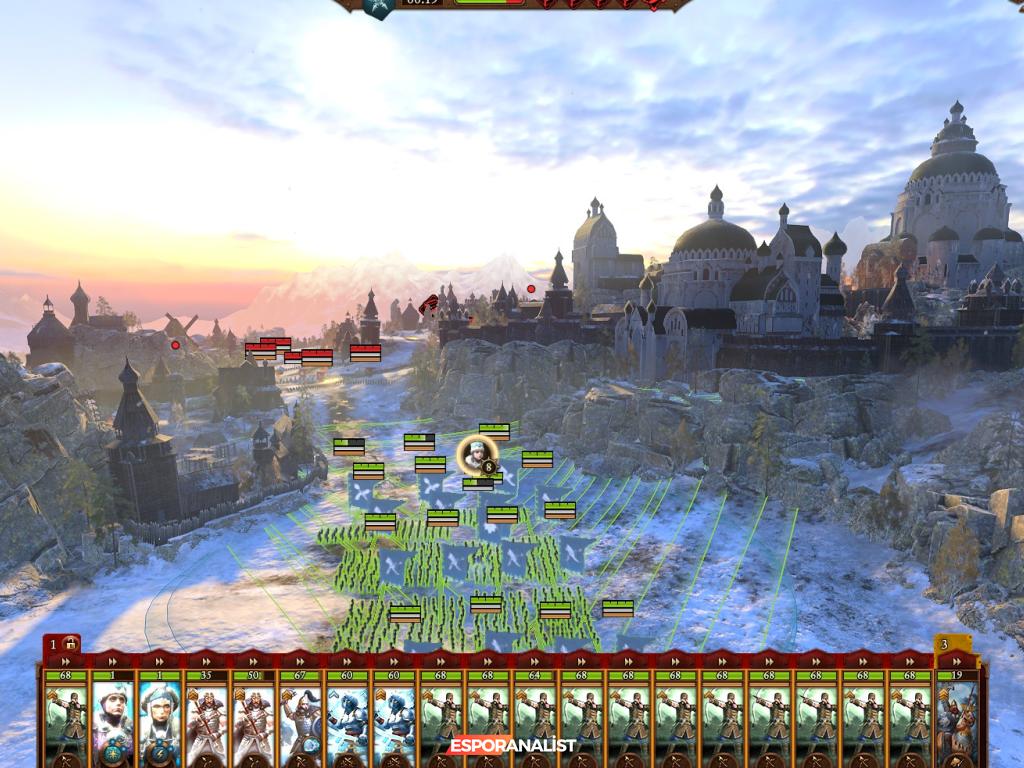Choose the spearmen card showing 50 troops
Screen dimensions: 1024x768
click(x=254, y=718)
